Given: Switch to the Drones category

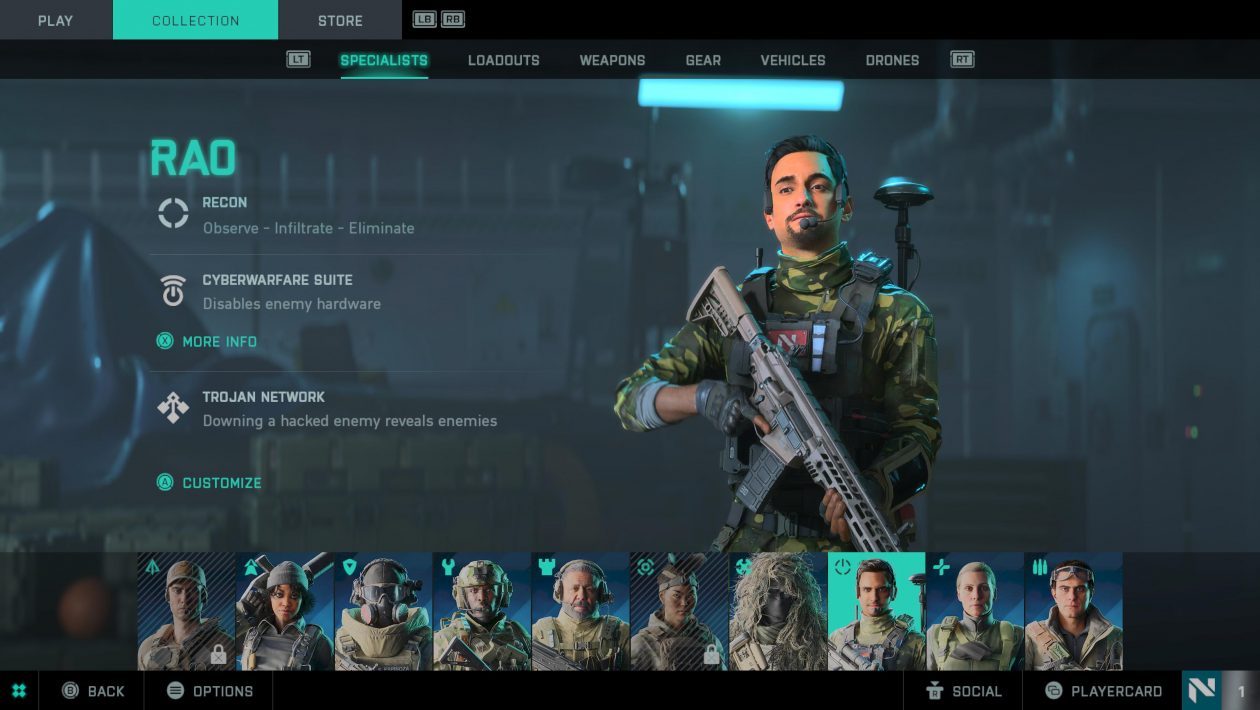Looking at the screenshot, I should (x=892, y=60).
